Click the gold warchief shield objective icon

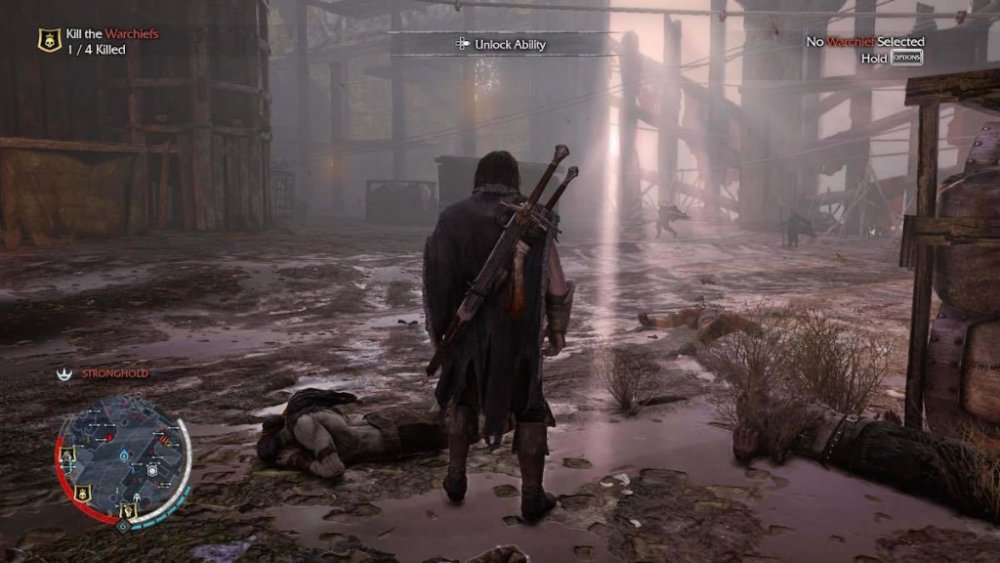coord(47,40)
